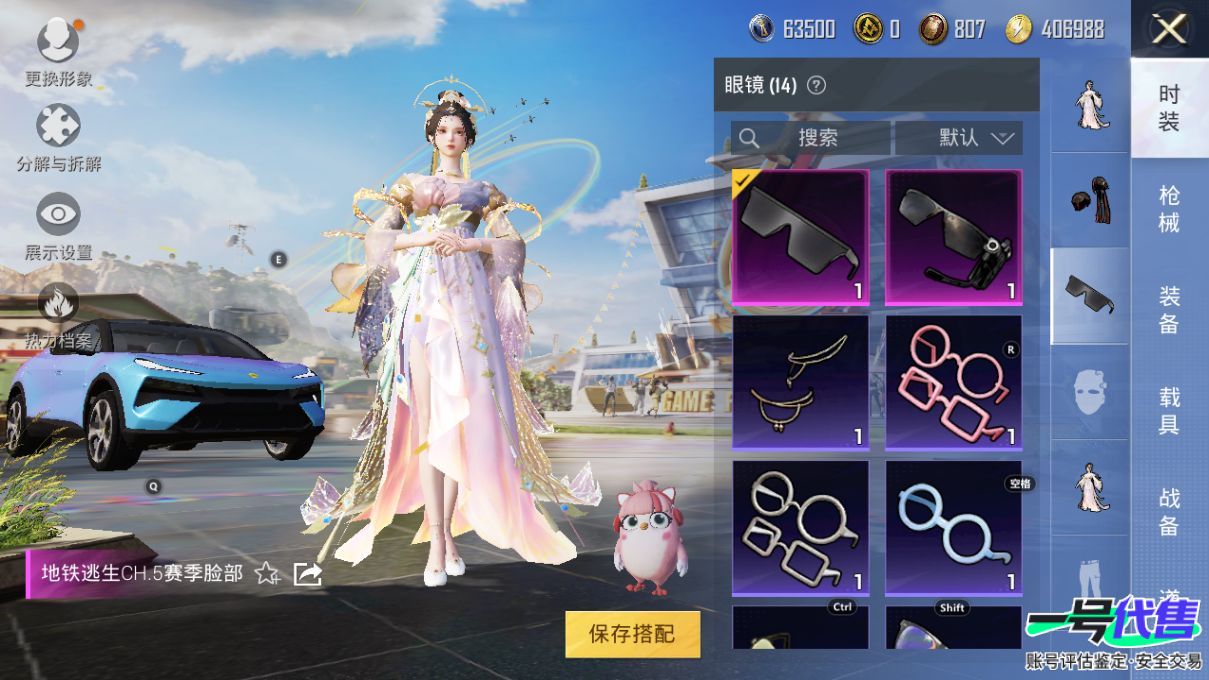1209x680 pixels.
Task: Switch to the 装备 equipment tab
Action: click(x=1169, y=309)
